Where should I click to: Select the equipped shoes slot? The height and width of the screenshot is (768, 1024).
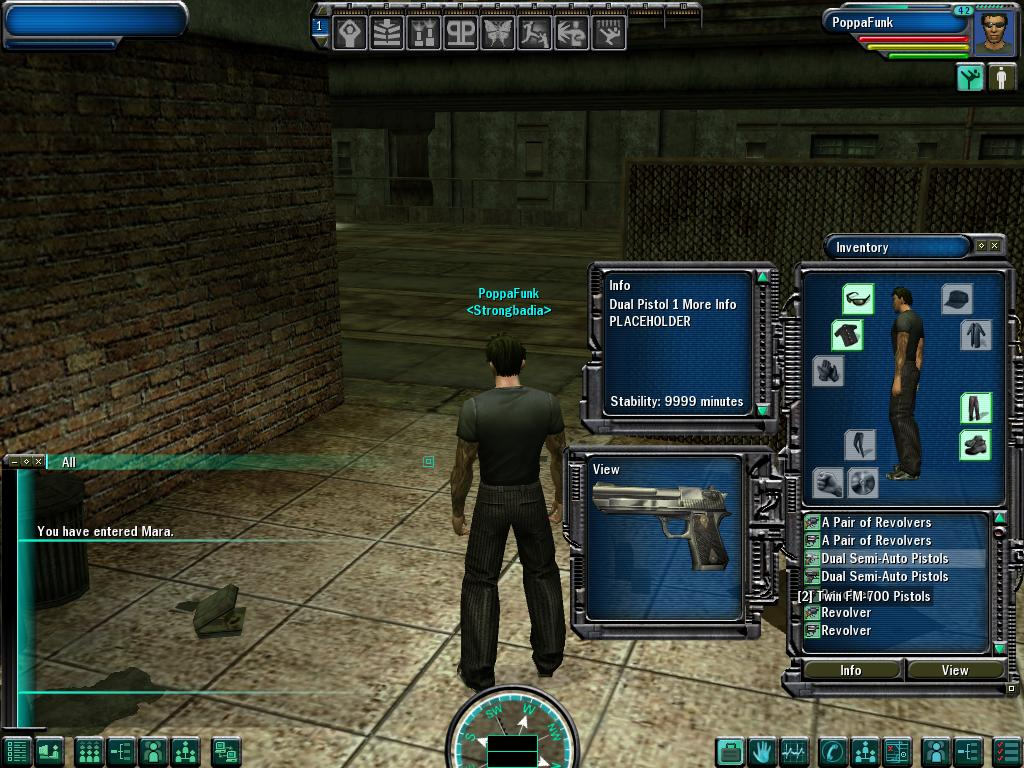pyautogui.click(x=975, y=445)
